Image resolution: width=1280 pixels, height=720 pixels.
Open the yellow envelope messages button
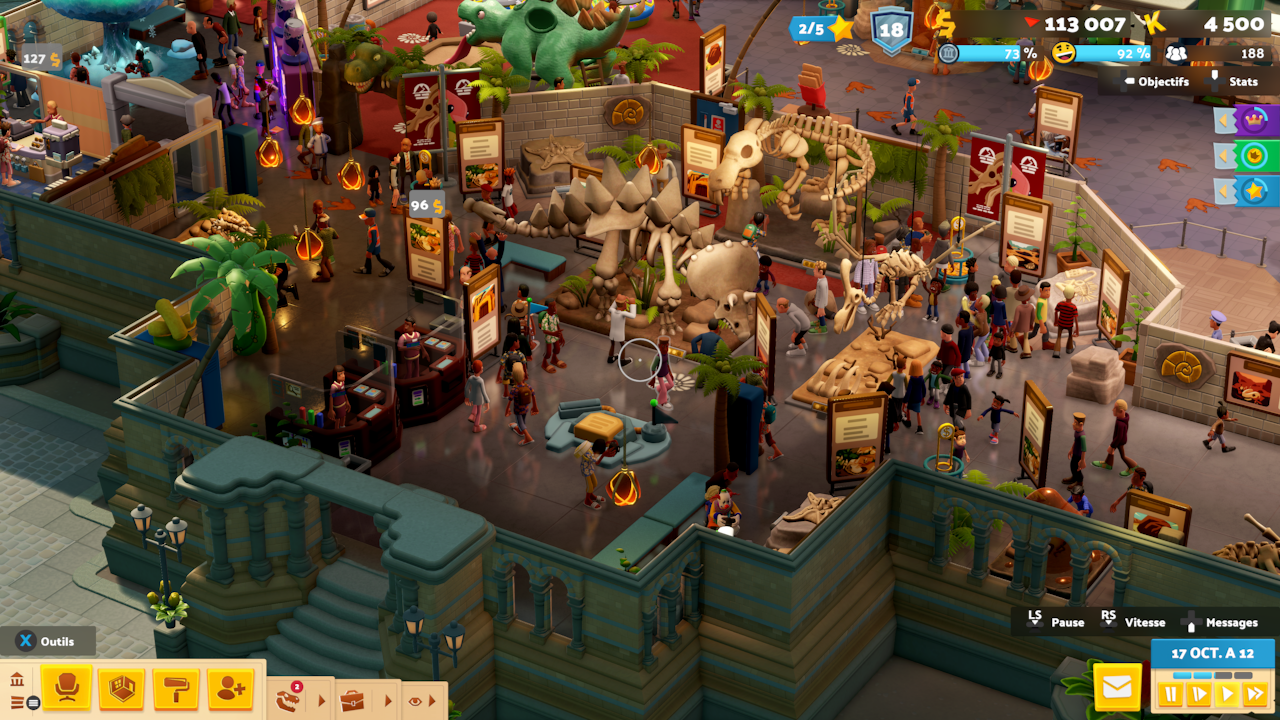[x=1117, y=688]
